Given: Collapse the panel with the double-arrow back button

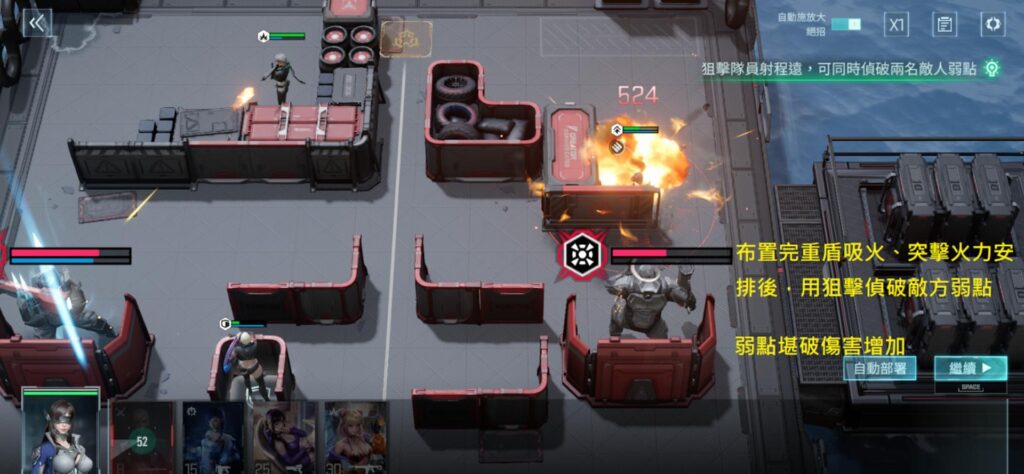Looking at the screenshot, I should tap(37, 23).
